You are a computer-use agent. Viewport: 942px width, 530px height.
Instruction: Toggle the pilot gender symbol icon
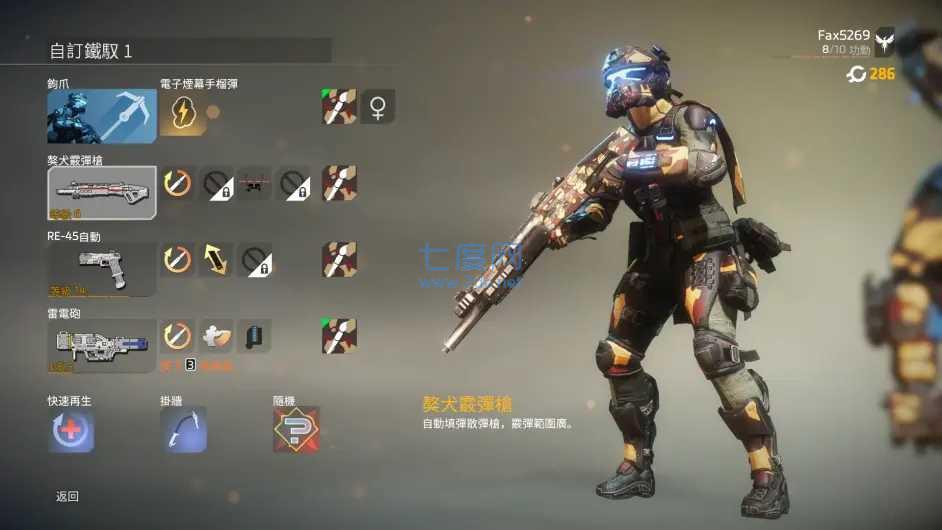pos(378,107)
